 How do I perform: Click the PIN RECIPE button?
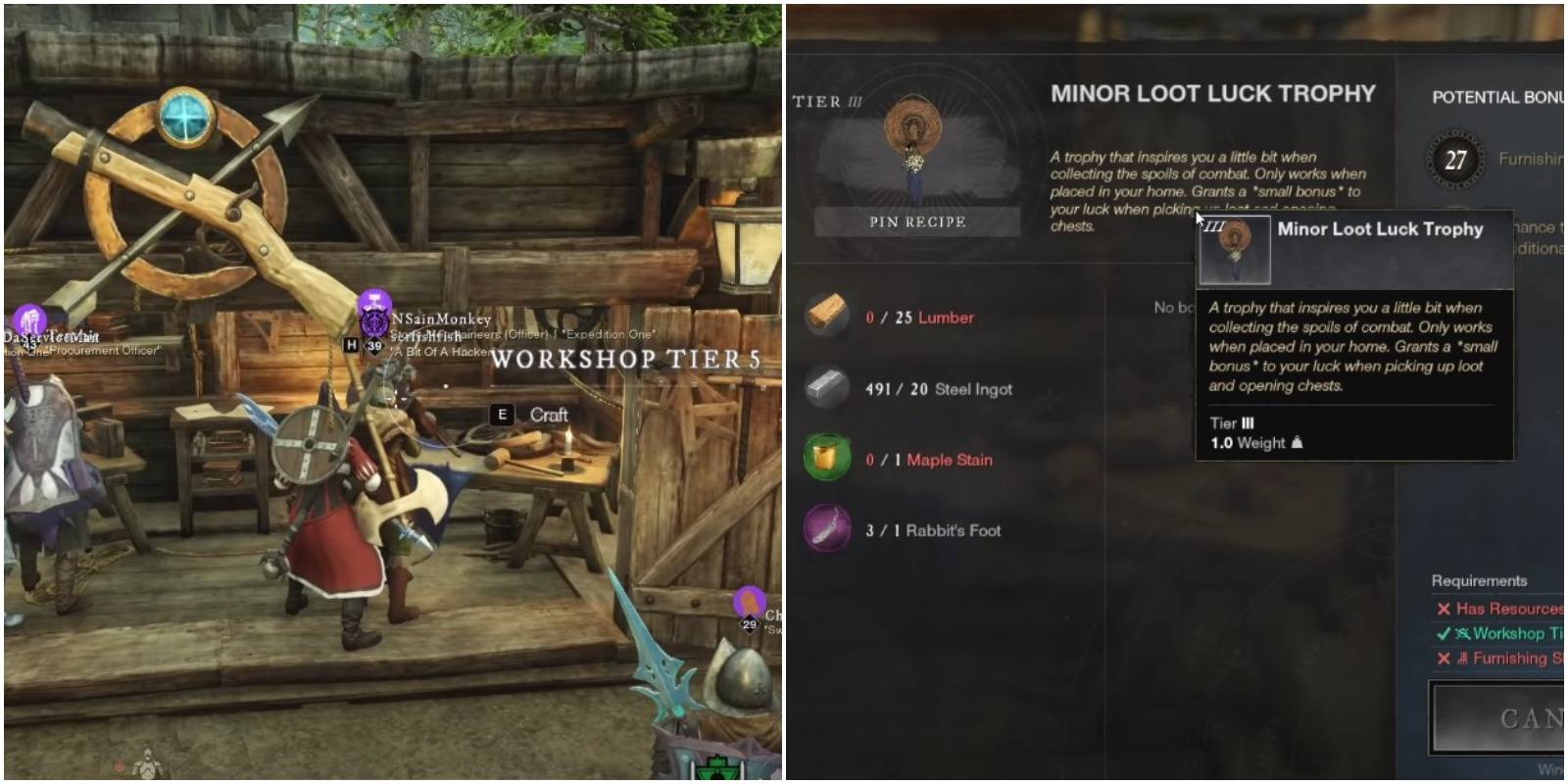click(918, 220)
